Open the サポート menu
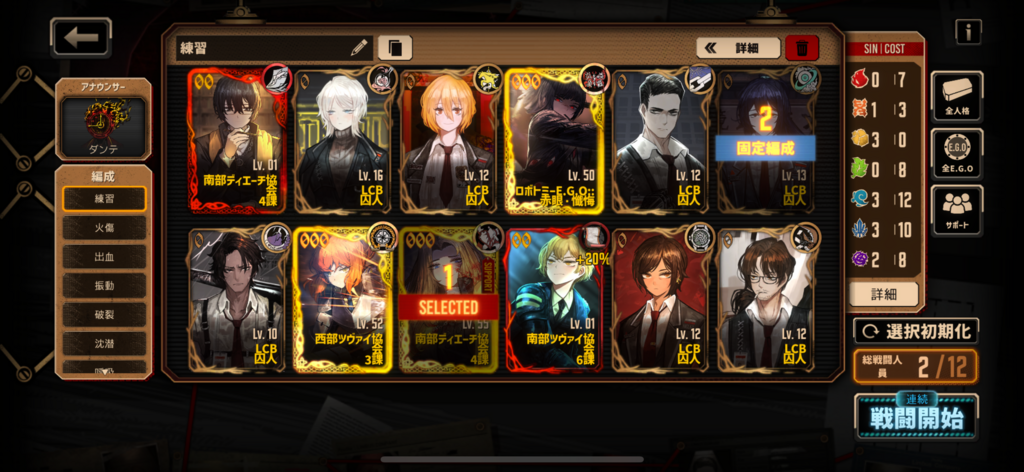The image size is (1024, 472). coord(957,210)
